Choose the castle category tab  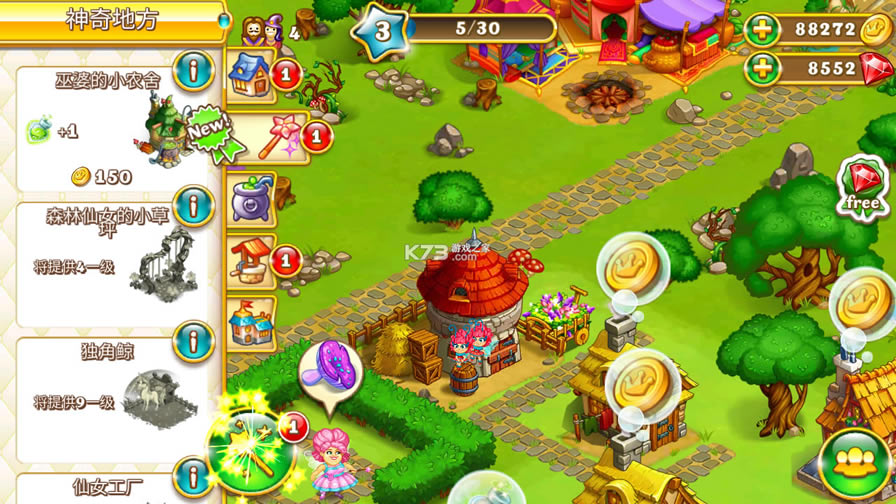249,321
